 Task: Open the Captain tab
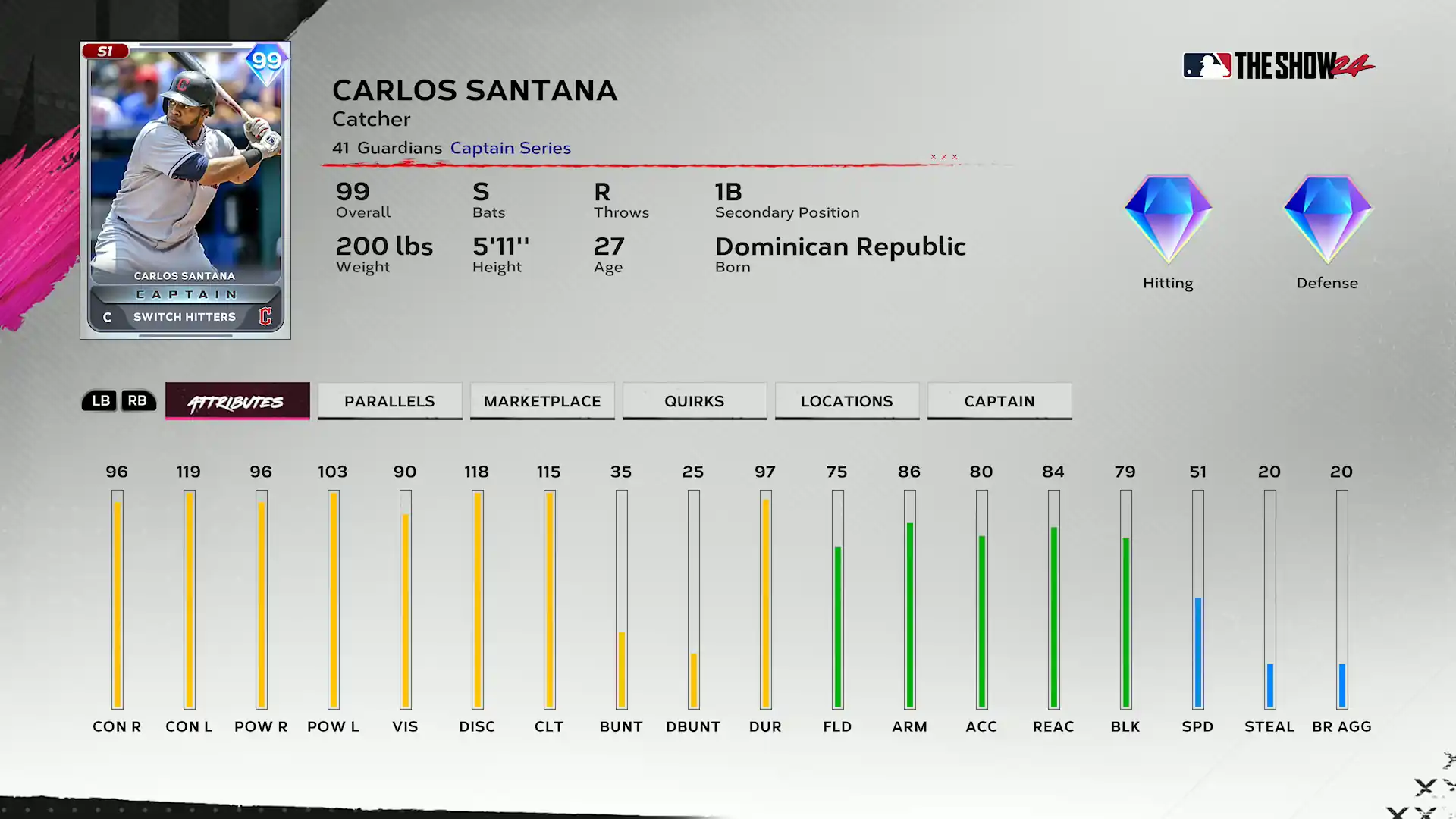coord(999,401)
